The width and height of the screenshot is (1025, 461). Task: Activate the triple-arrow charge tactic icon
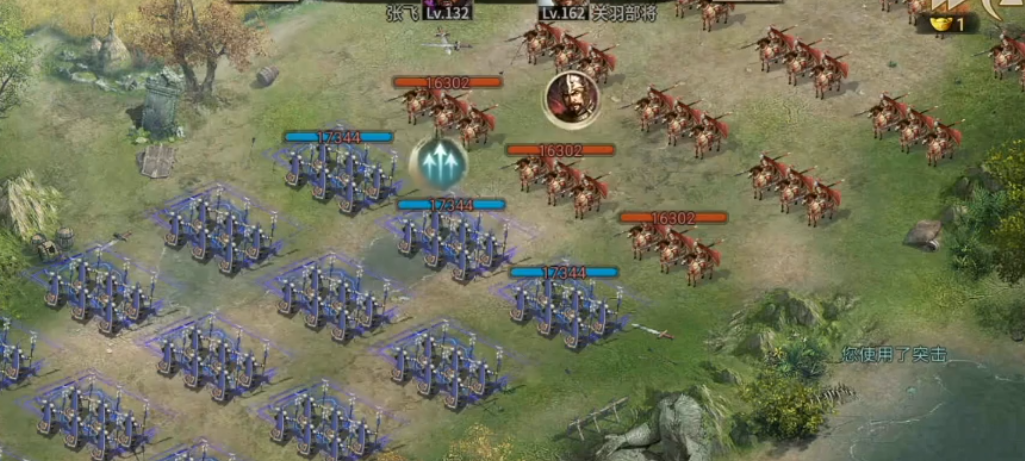439,163
